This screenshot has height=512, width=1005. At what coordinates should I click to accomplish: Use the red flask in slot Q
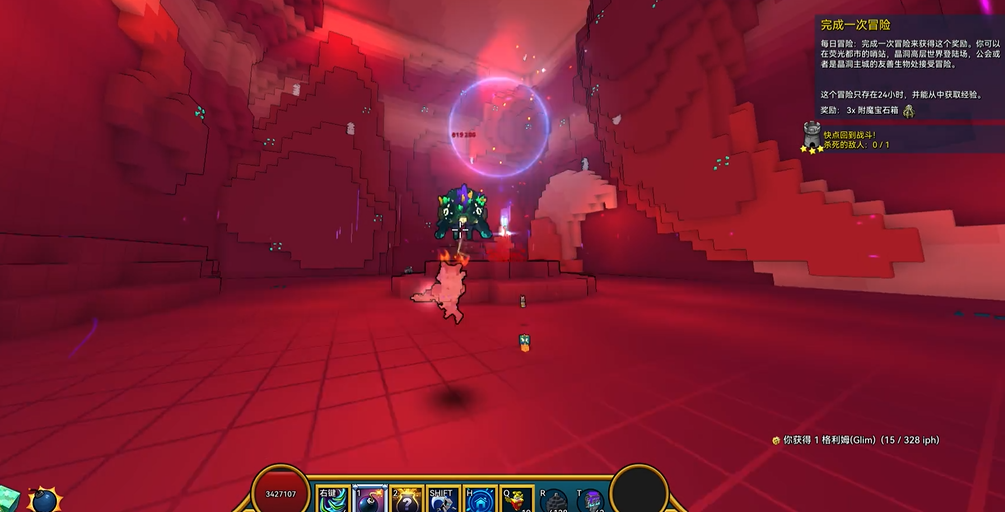pyautogui.click(x=517, y=500)
